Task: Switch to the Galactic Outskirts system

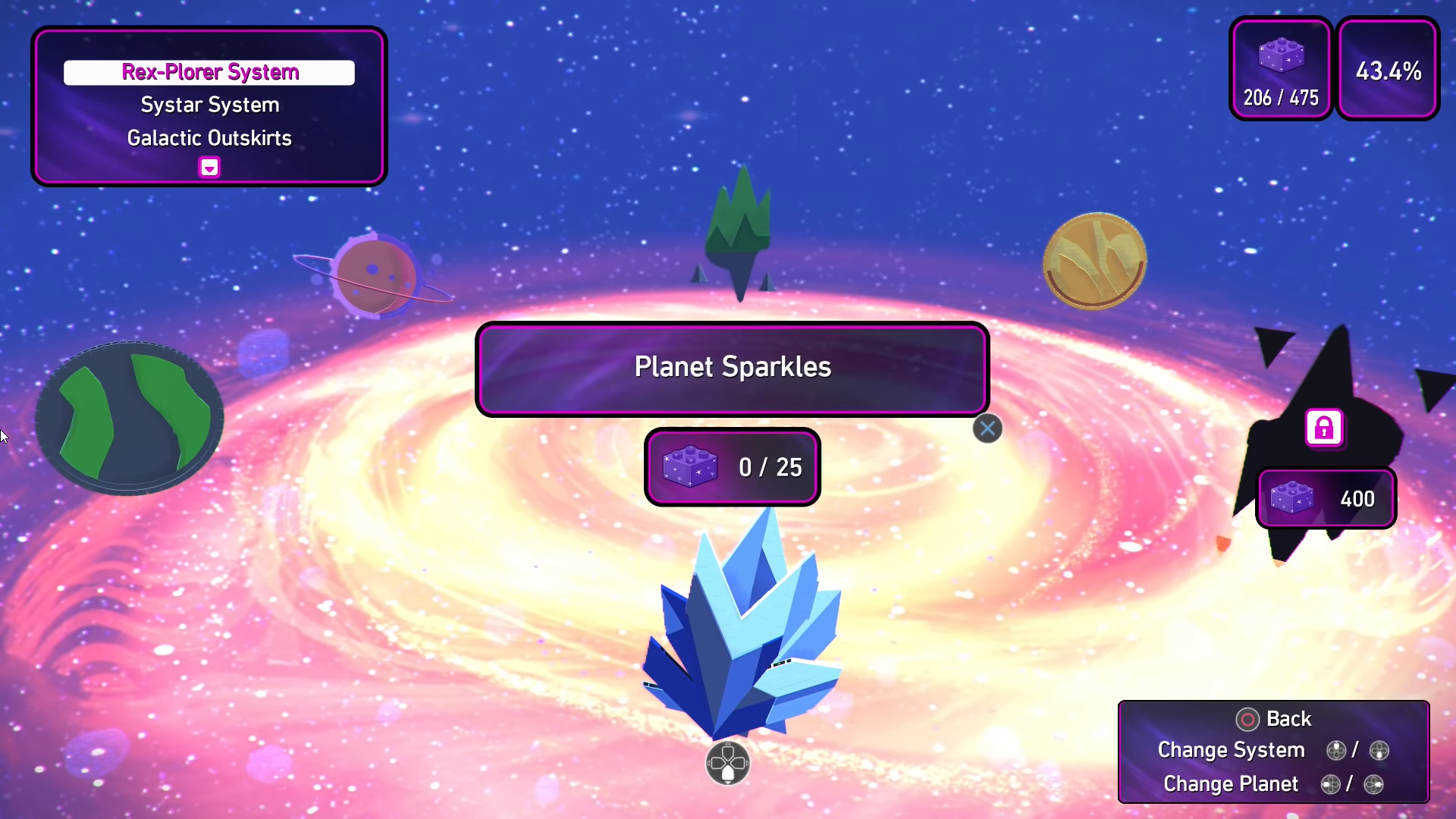Action: click(209, 138)
